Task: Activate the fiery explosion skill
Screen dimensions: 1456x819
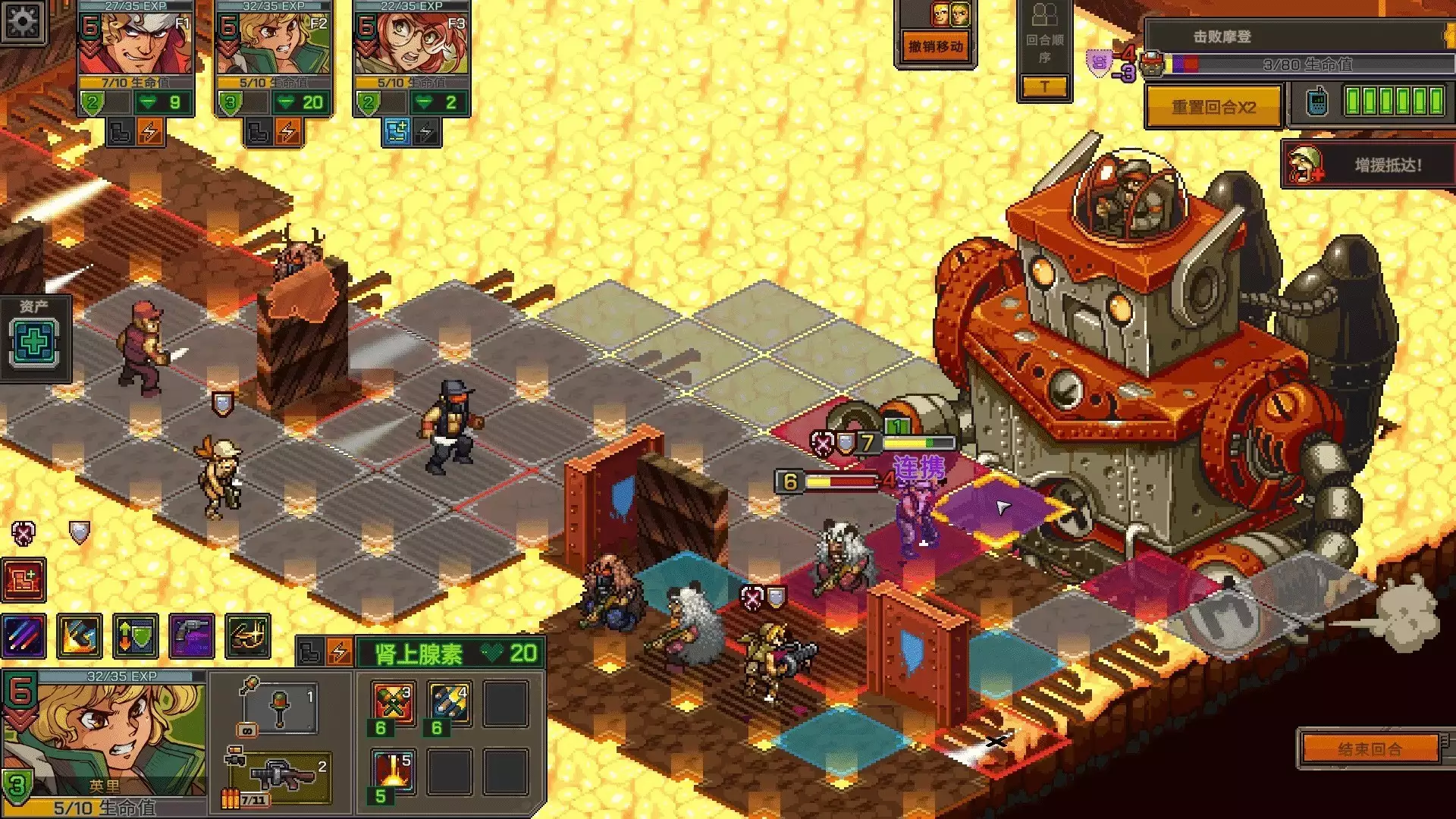Action: tap(394, 770)
